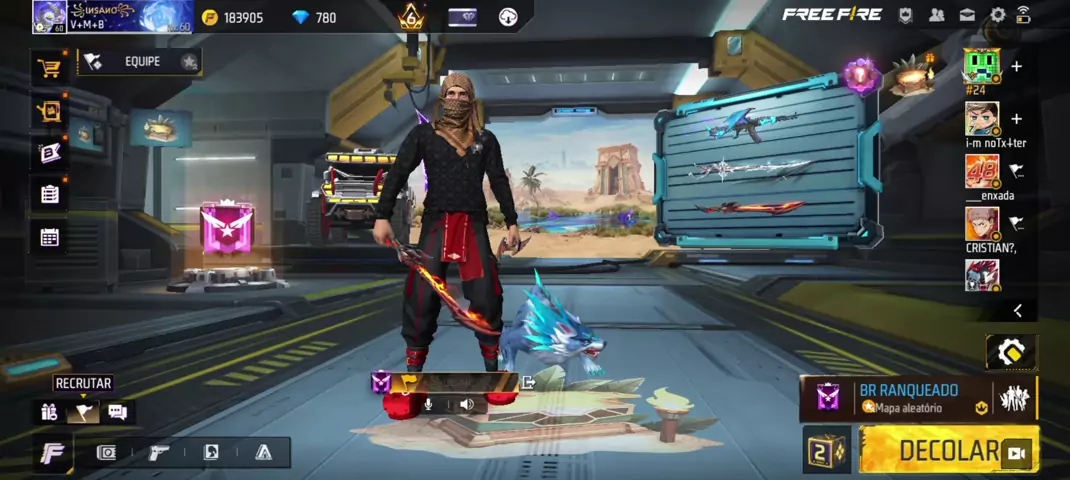Open the rank crown badge

(x=411, y=17)
